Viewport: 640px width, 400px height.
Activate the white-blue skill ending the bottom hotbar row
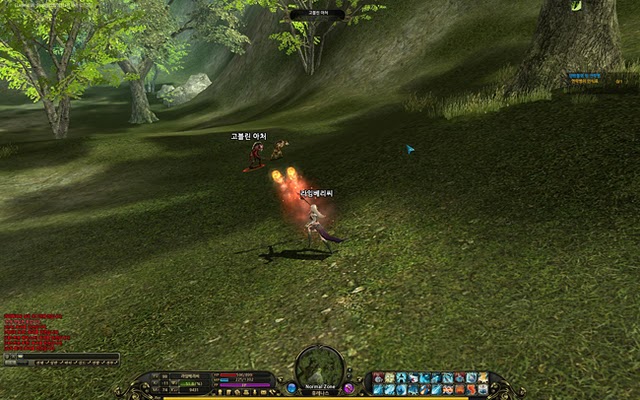click(x=483, y=389)
